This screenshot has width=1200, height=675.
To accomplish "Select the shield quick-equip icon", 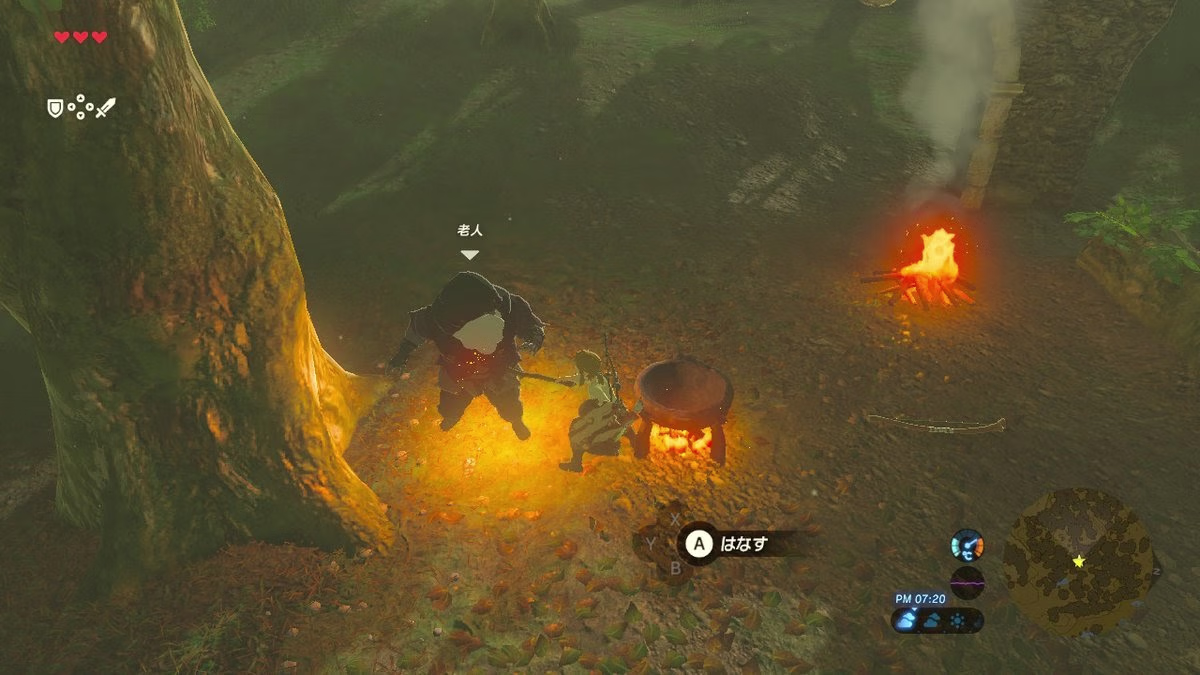I will [x=55, y=107].
